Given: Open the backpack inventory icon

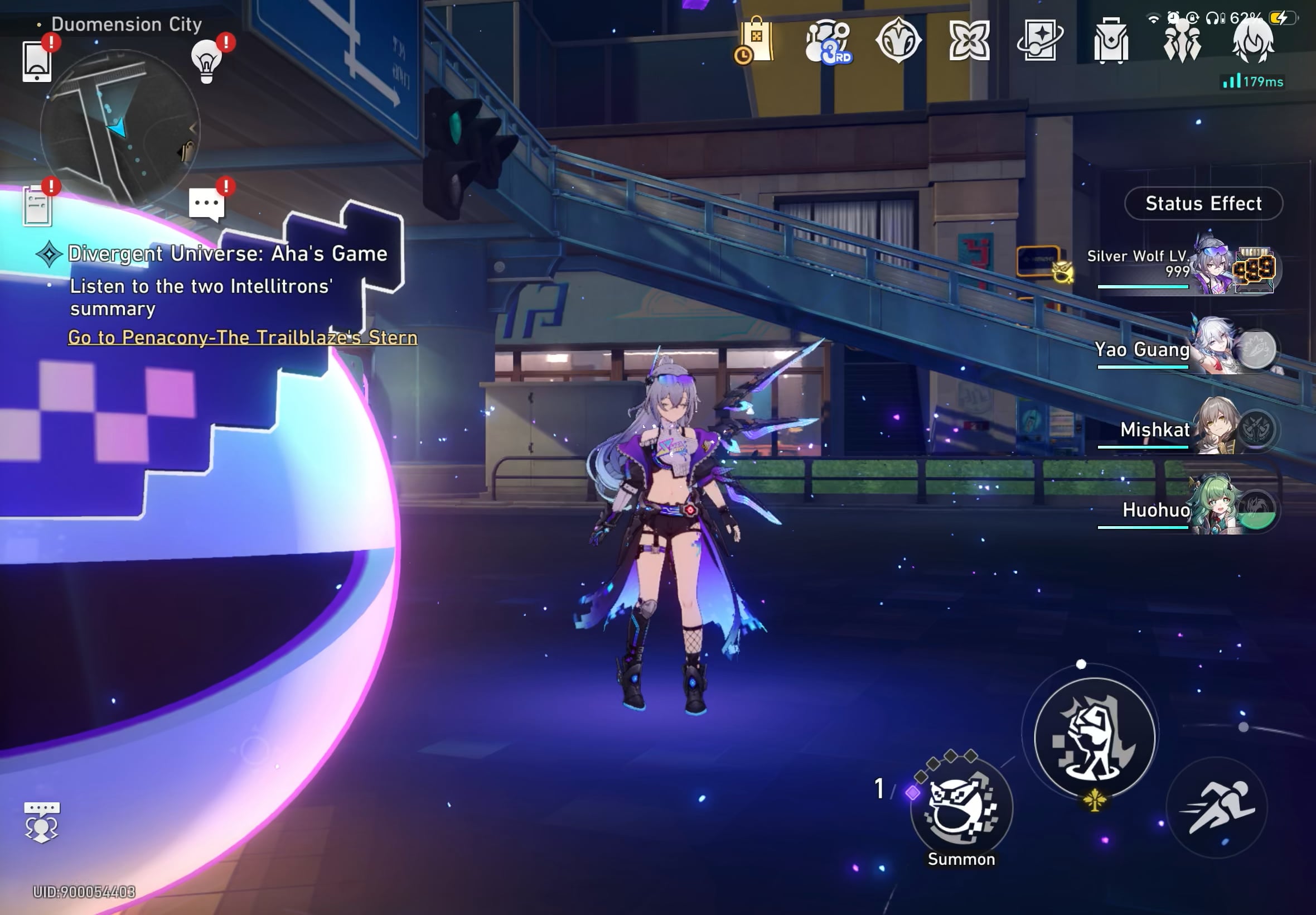Looking at the screenshot, I should (1111, 41).
